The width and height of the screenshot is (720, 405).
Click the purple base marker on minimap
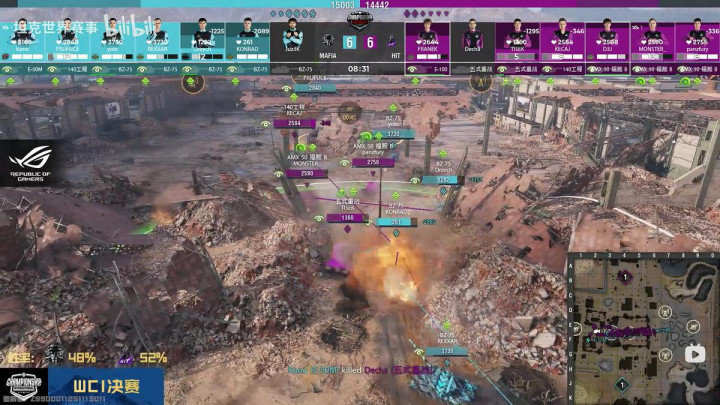tap(623, 276)
